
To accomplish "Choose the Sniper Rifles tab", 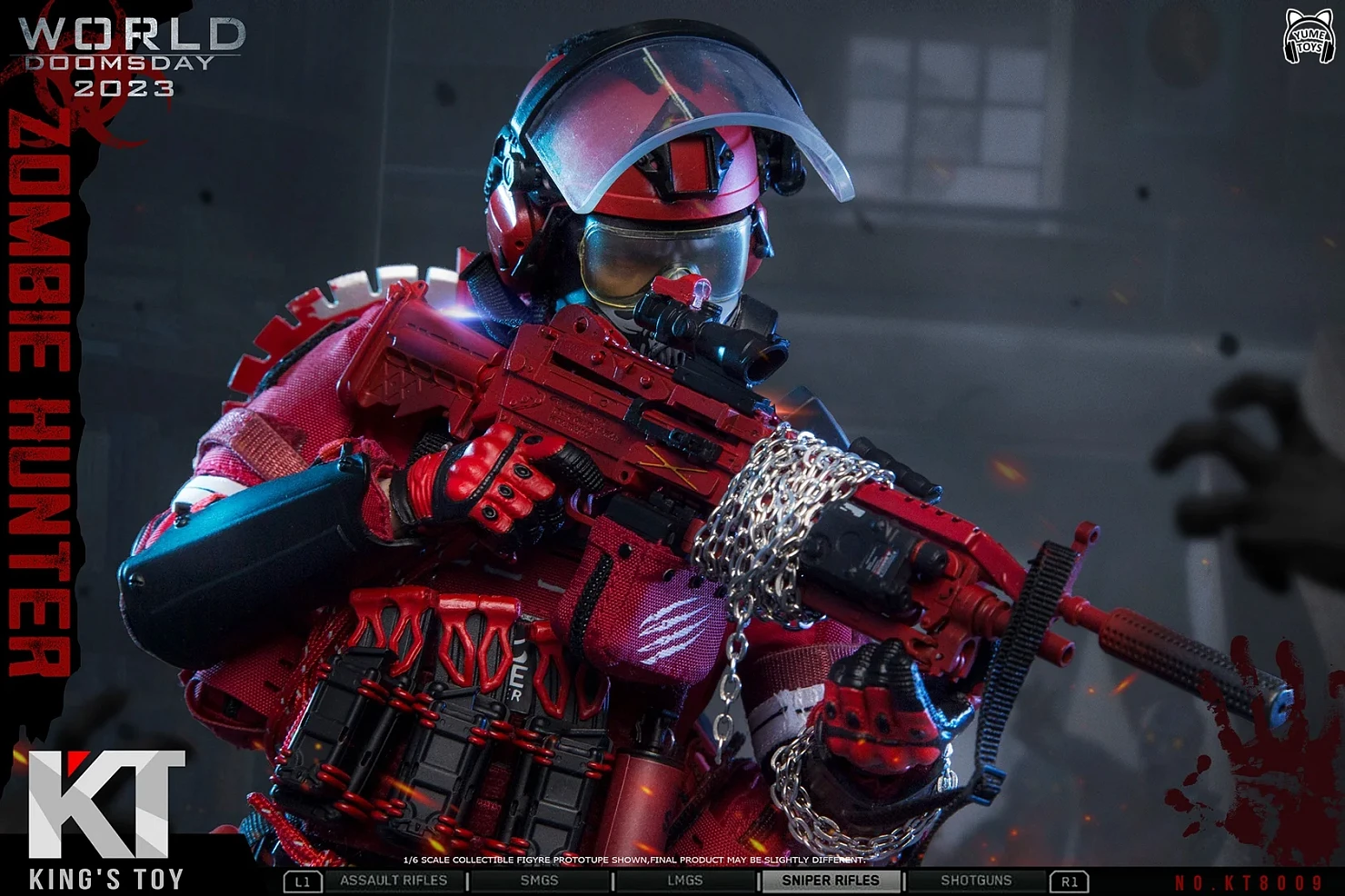I will [830, 881].
